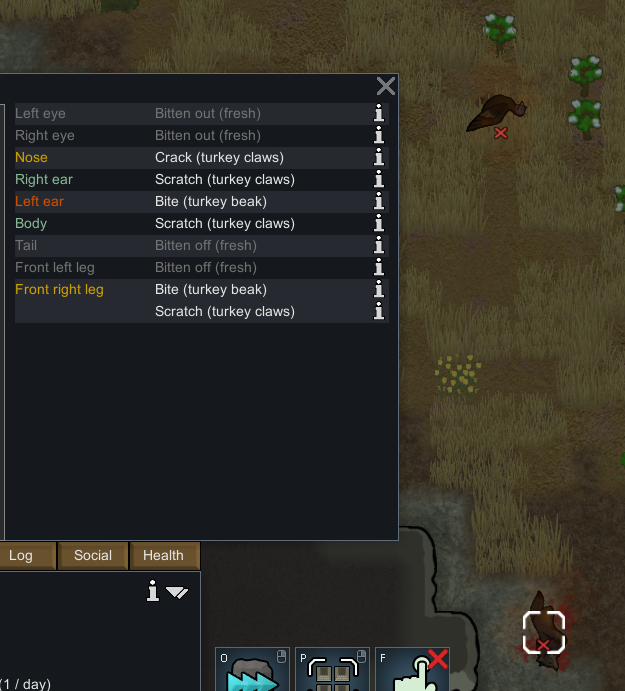Open the Log tab
This screenshot has width=625, height=691.
pos(21,556)
